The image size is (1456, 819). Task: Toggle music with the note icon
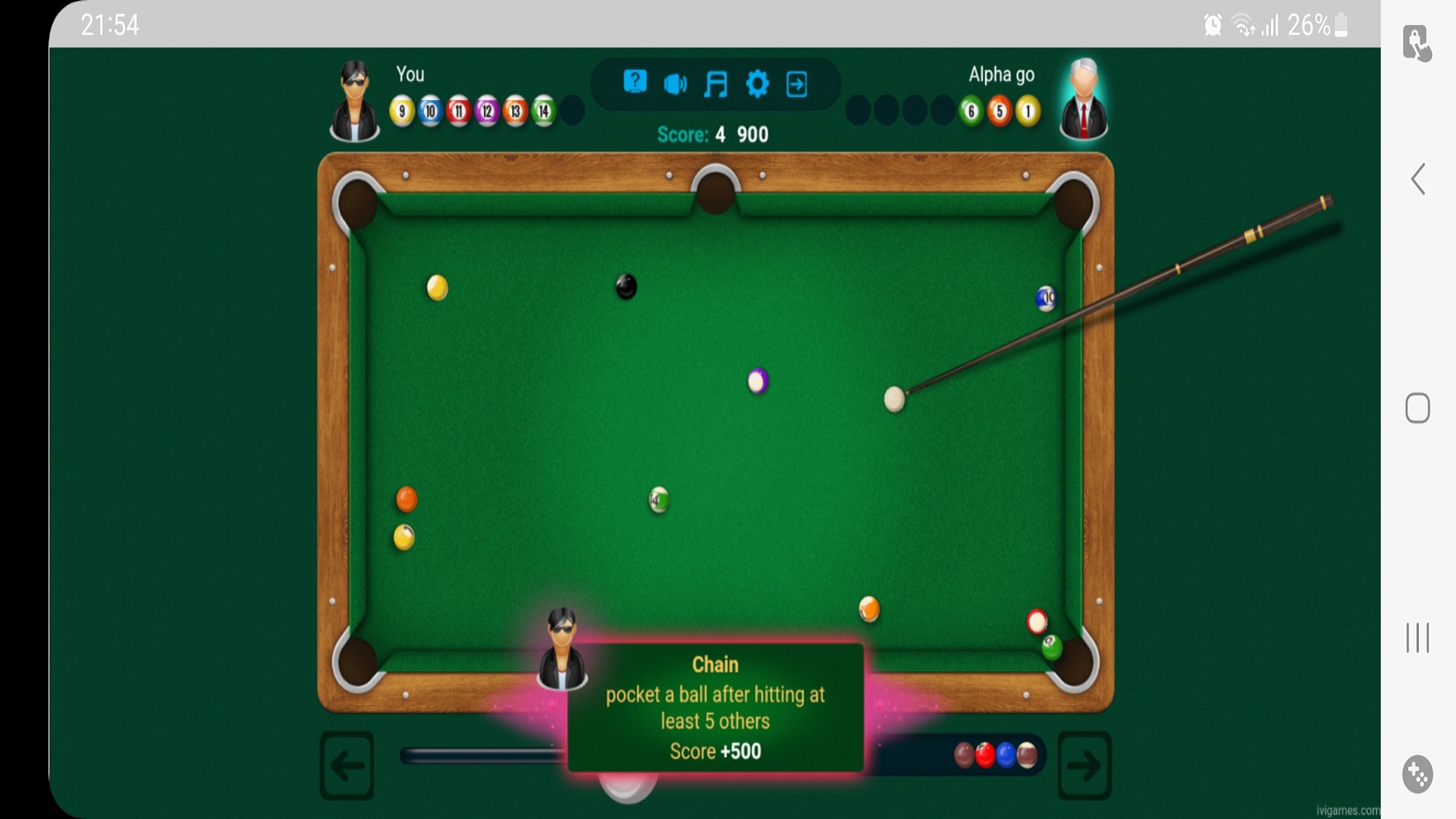coord(717,84)
